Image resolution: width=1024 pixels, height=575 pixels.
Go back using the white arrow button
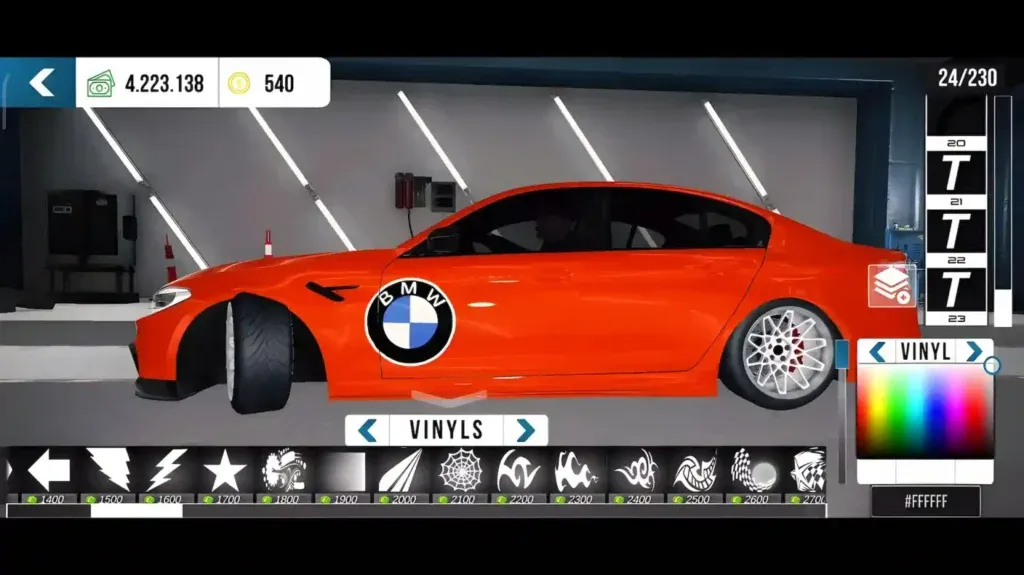tap(40, 83)
